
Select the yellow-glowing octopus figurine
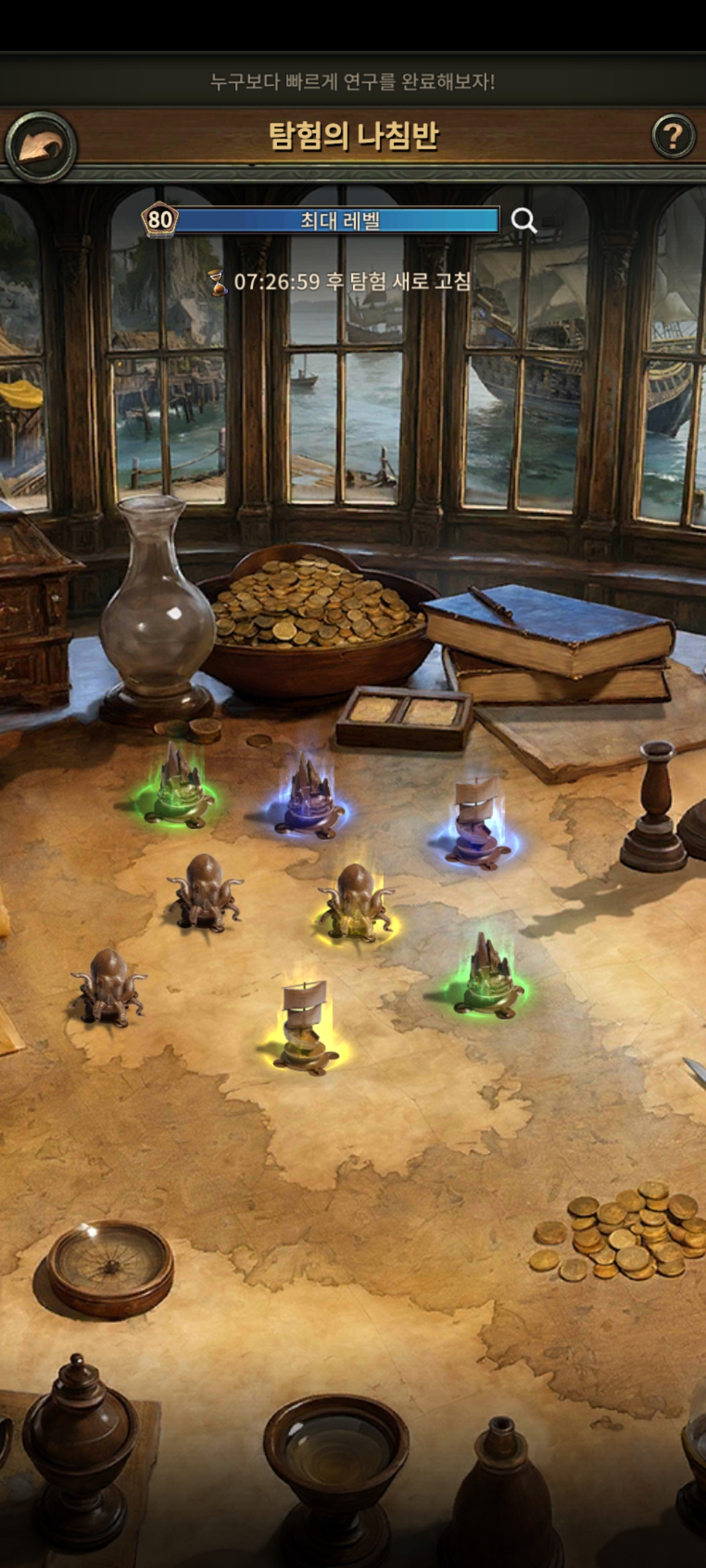[x=356, y=904]
